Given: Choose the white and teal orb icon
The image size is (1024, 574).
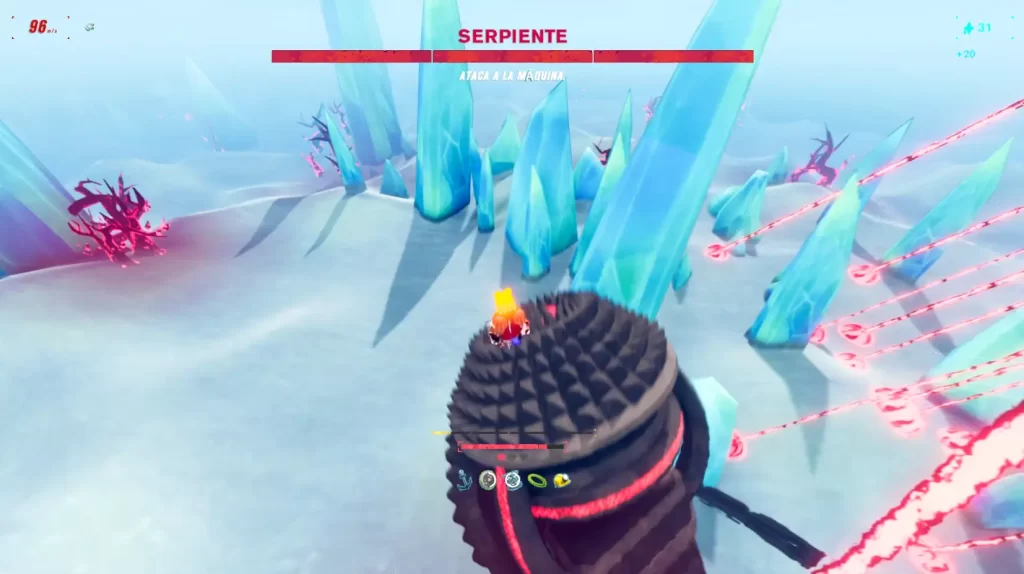Looking at the screenshot, I should 513,480.
